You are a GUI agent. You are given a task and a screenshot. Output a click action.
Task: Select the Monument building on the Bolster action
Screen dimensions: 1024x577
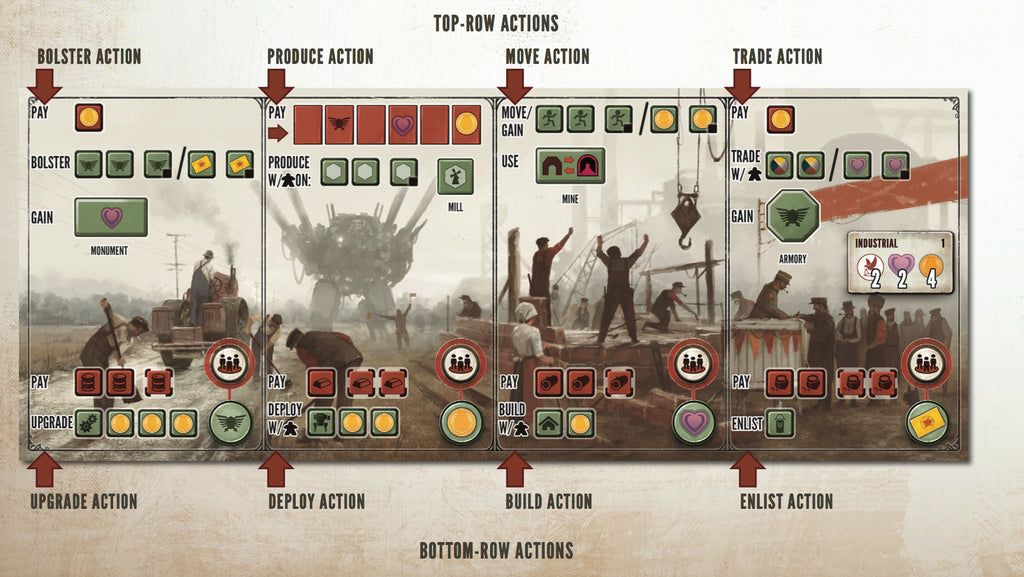click(x=111, y=217)
